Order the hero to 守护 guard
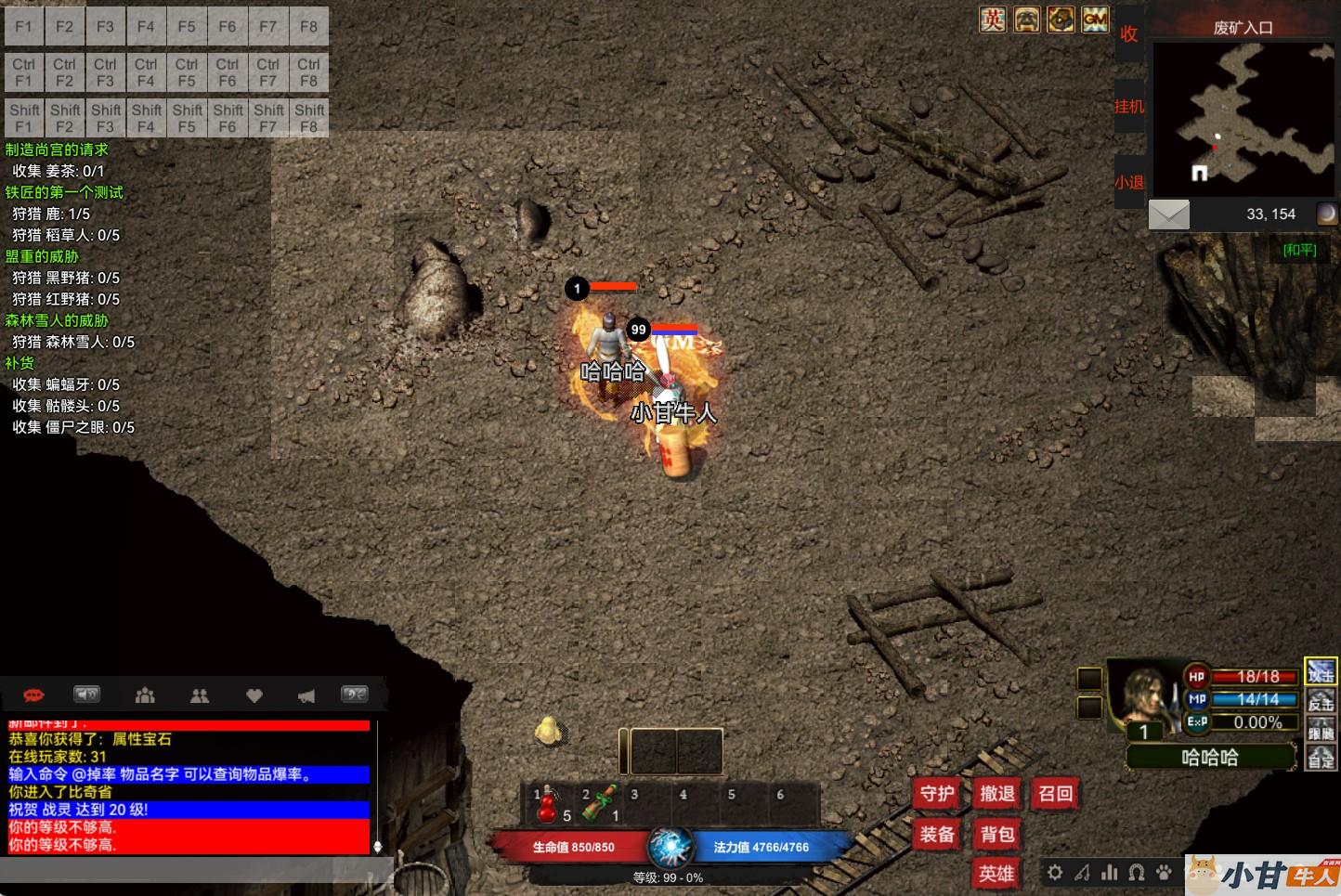 [x=937, y=794]
